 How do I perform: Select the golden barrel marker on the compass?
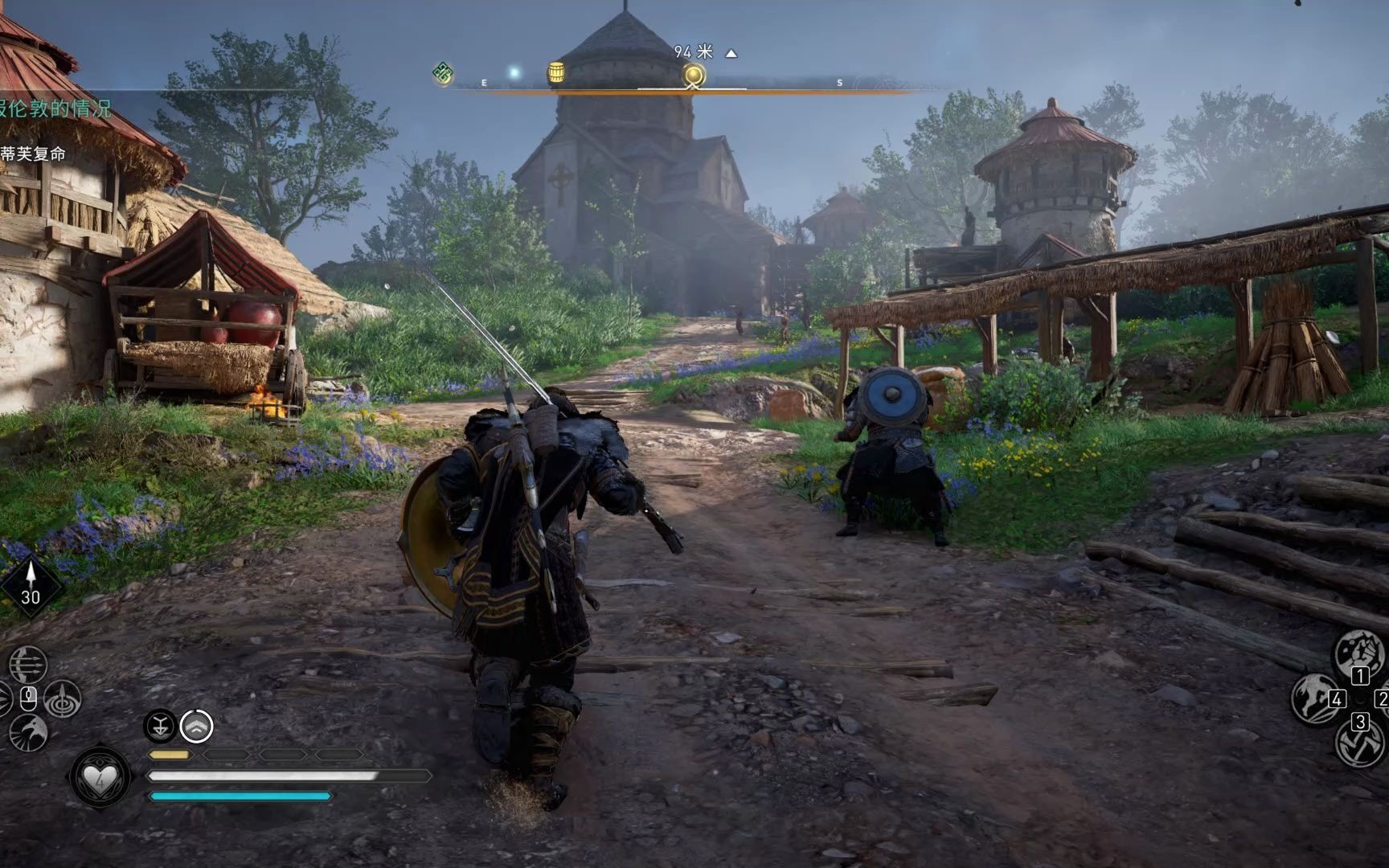(555, 73)
